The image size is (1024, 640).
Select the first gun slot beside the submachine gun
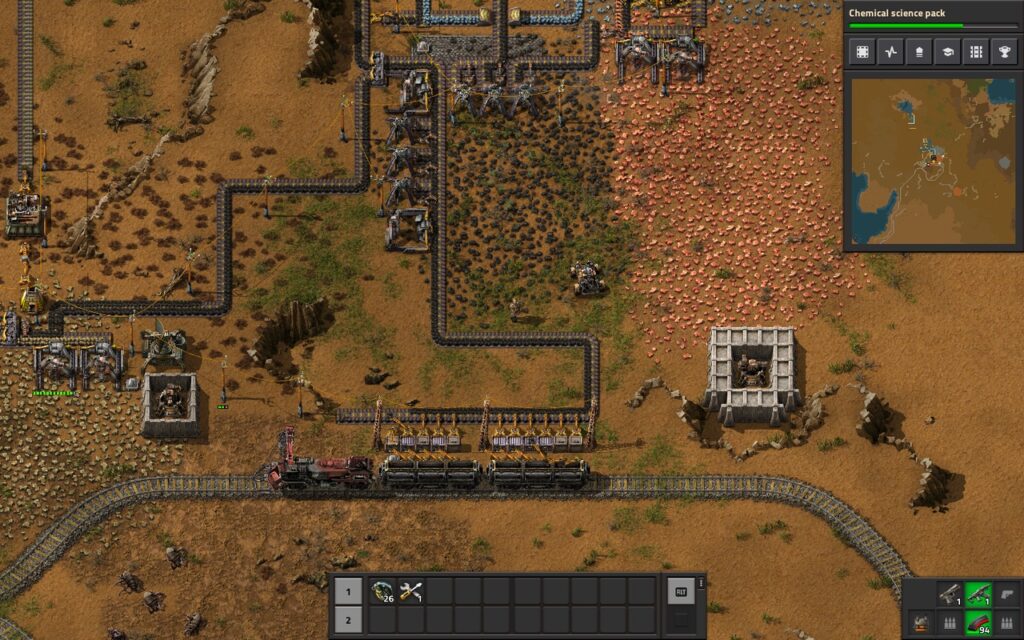pyautogui.click(x=950, y=595)
